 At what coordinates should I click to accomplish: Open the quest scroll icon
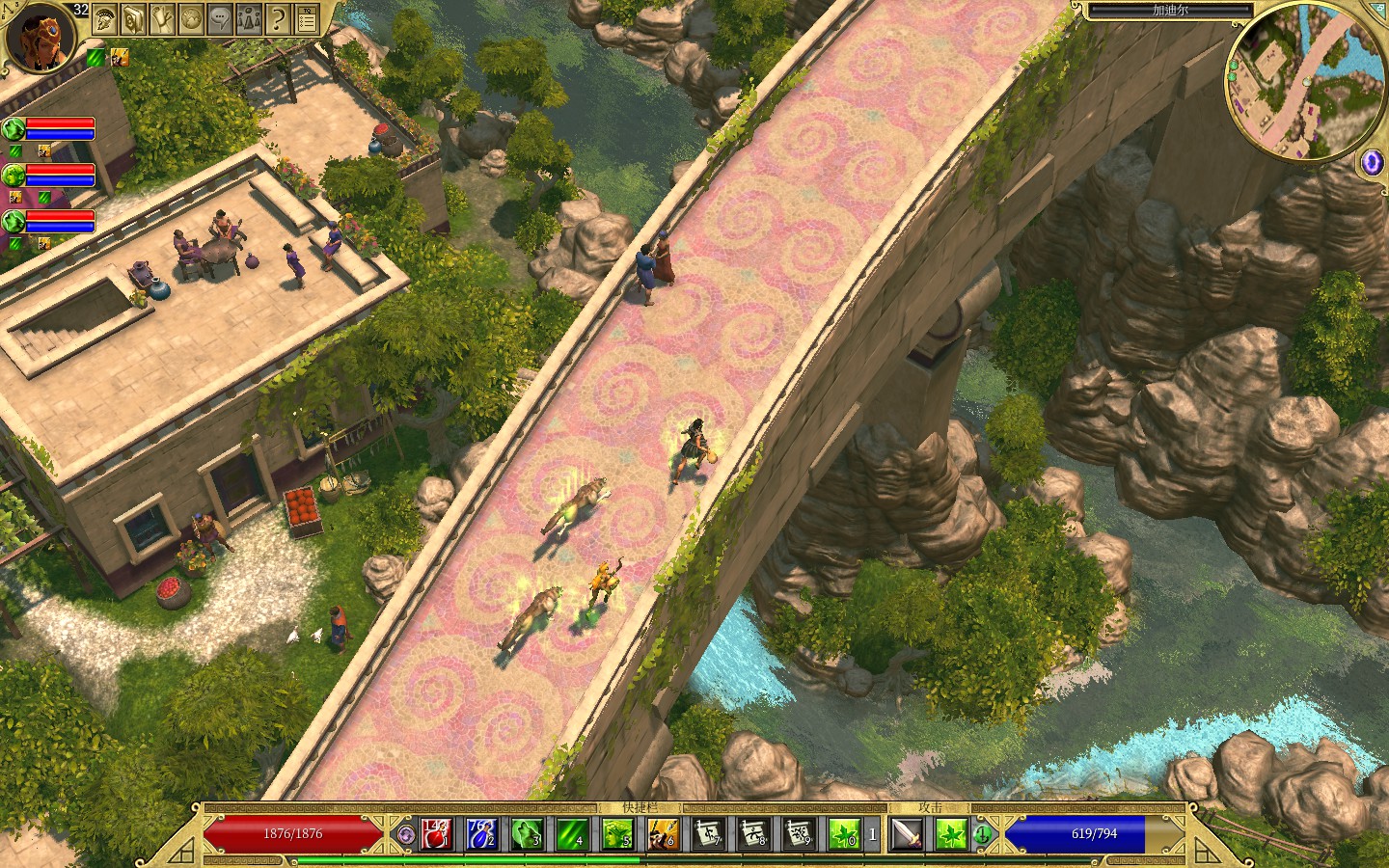(162, 17)
